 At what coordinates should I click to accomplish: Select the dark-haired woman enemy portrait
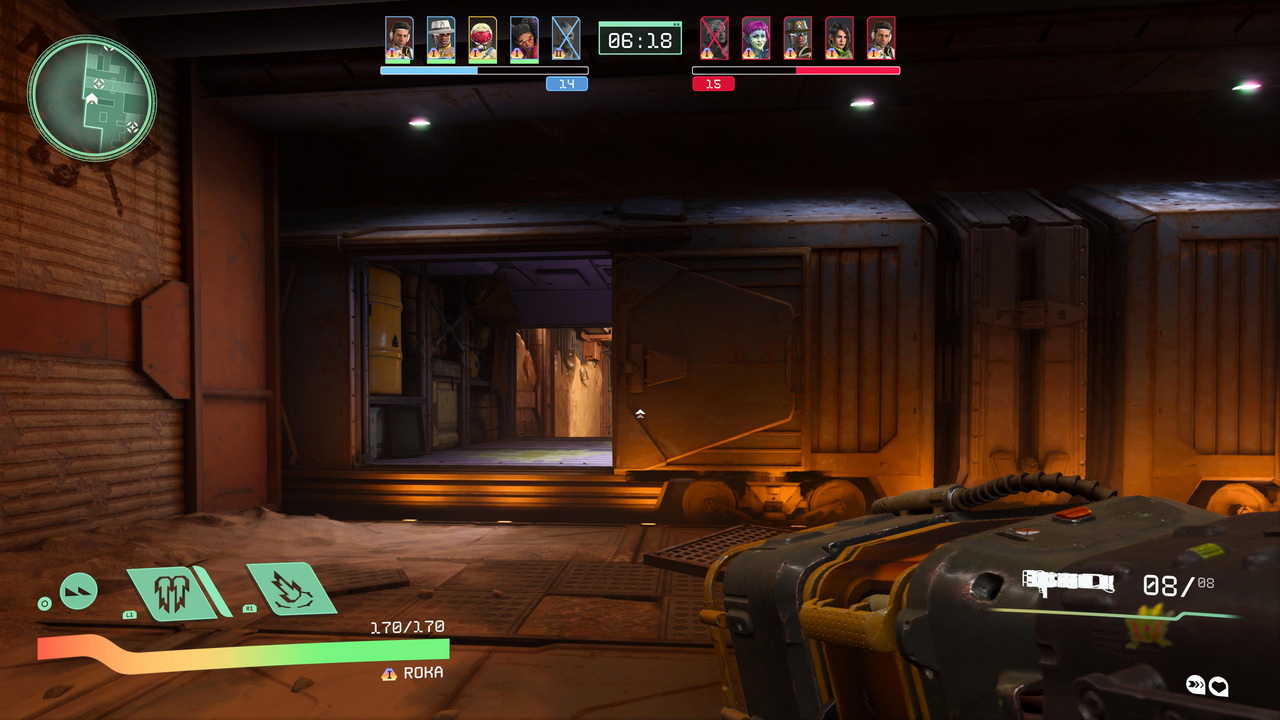[839, 40]
